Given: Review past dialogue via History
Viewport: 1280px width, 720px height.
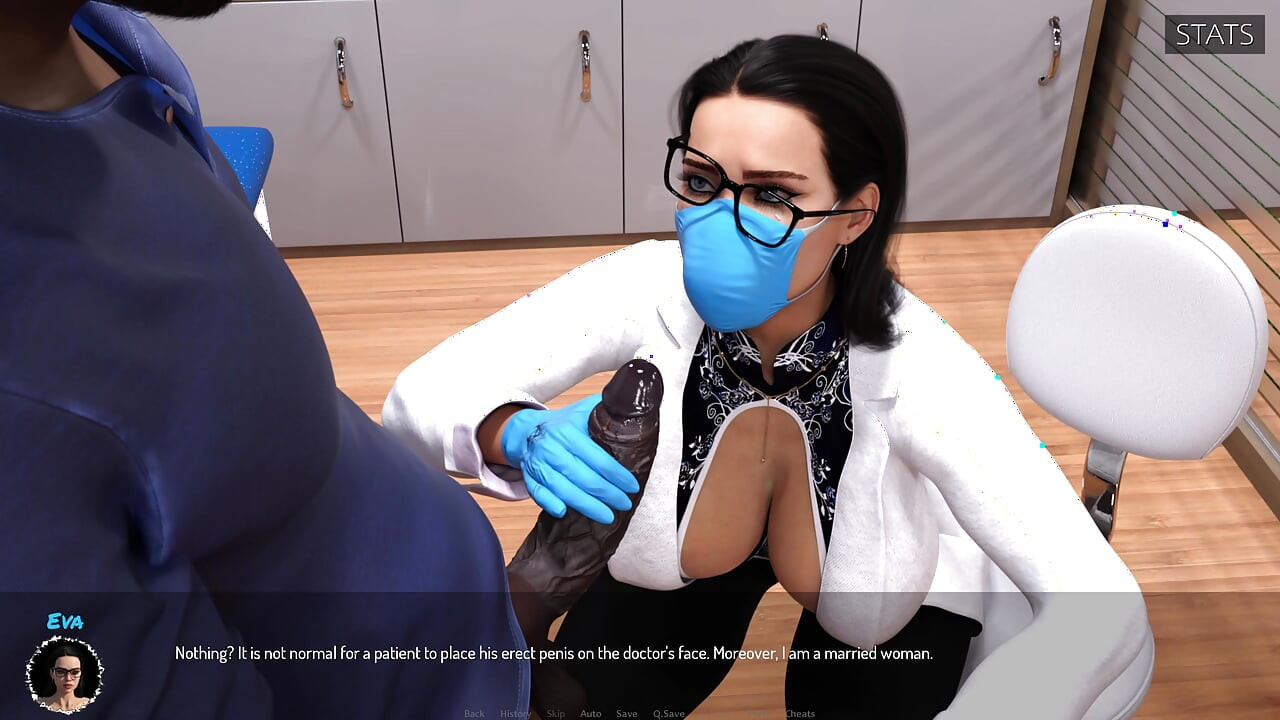Looking at the screenshot, I should pos(515,713).
